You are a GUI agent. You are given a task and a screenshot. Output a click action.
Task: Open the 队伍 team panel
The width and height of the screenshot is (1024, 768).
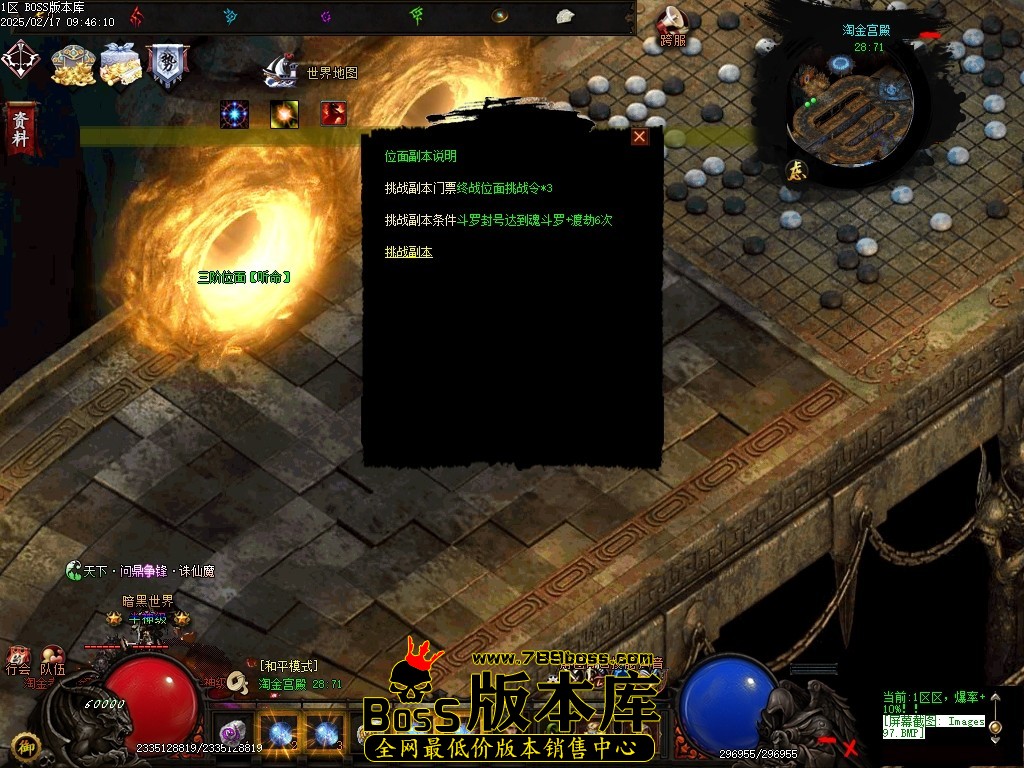click(x=52, y=662)
